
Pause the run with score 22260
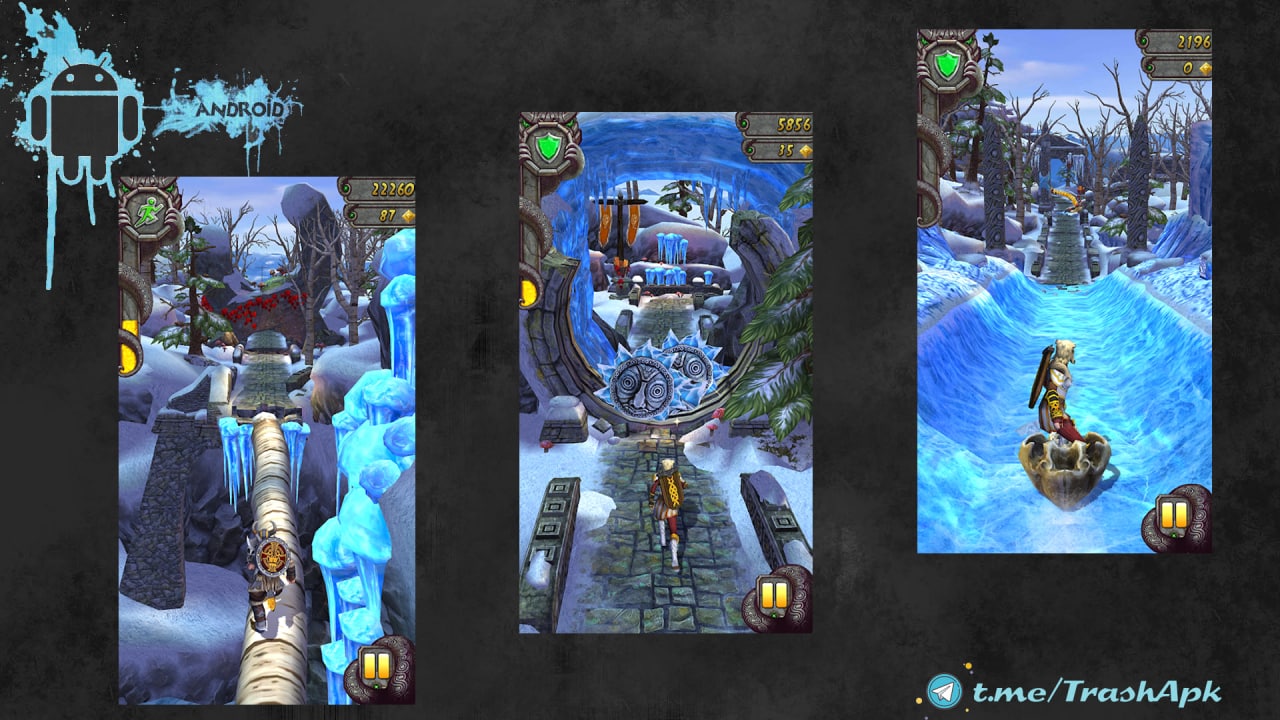377,667
